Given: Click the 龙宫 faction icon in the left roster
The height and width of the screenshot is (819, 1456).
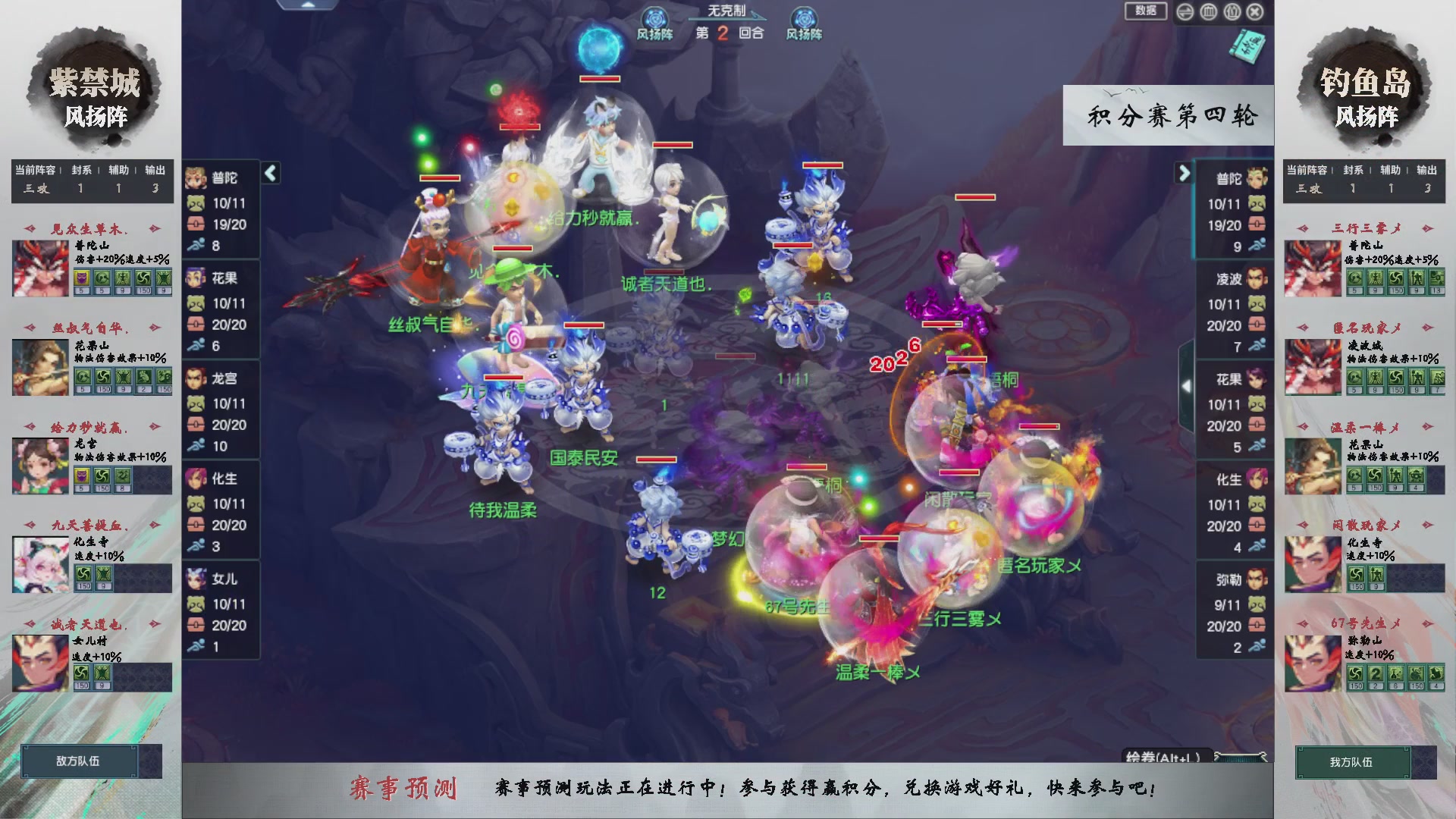Looking at the screenshot, I should [196, 378].
